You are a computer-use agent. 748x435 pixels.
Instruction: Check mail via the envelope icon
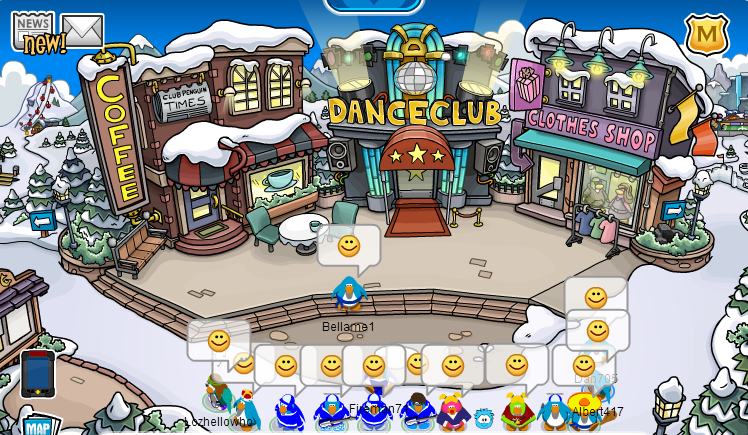[x=82, y=30]
